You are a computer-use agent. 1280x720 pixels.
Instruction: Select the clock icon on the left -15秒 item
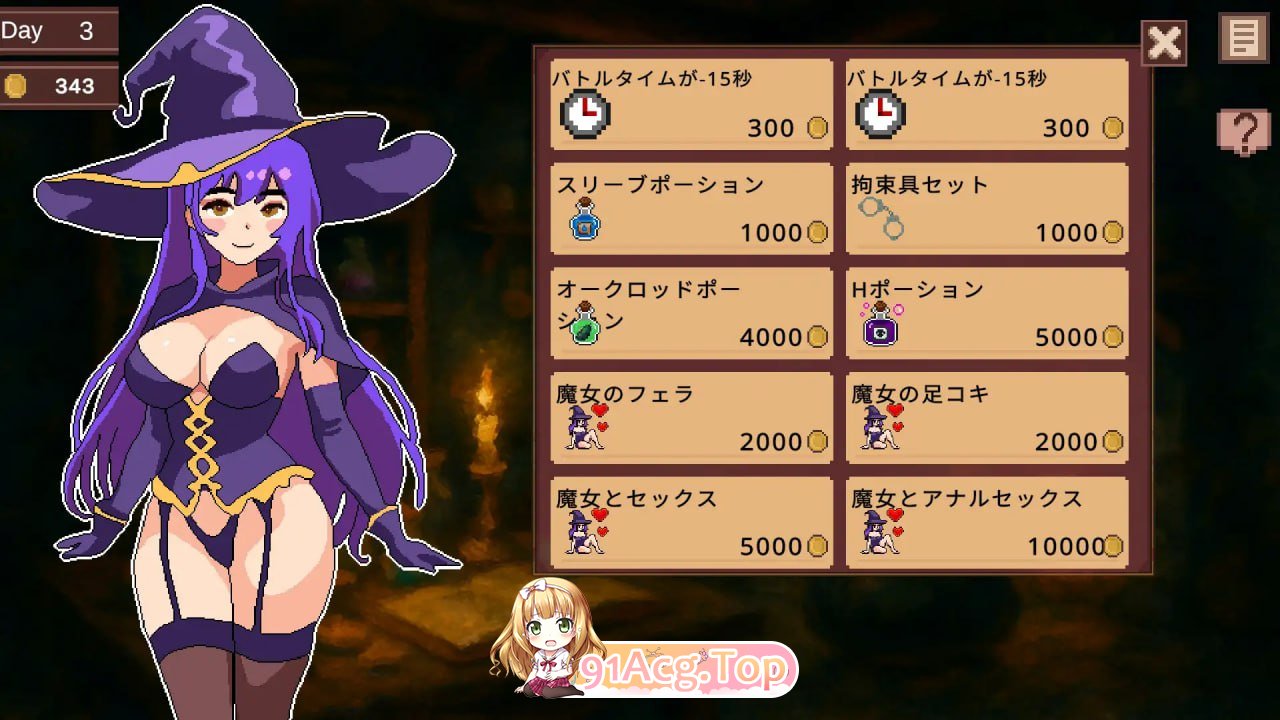click(x=586, y=112)
